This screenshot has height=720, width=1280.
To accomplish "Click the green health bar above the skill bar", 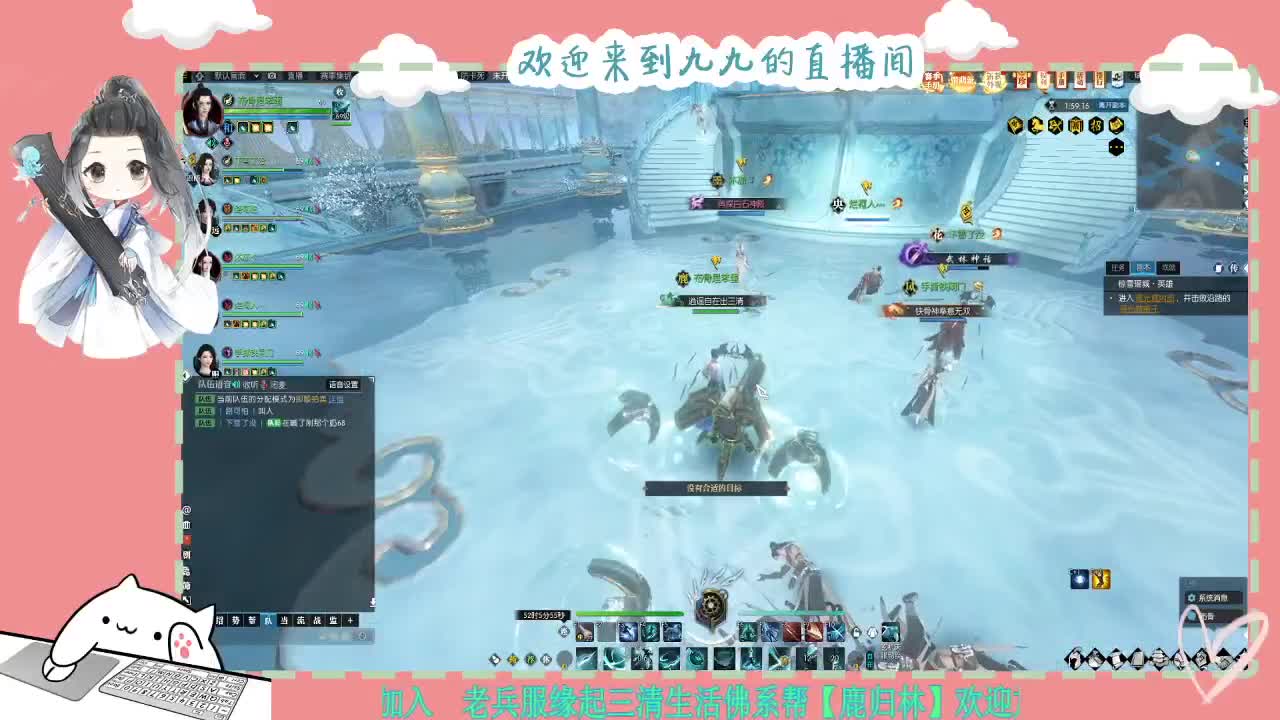I will click(629, 614).
